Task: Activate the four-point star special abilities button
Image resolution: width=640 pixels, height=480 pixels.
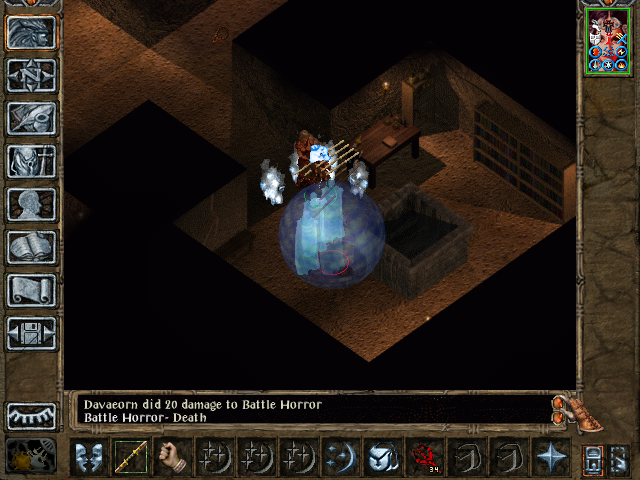Action: tap(549, 458)
